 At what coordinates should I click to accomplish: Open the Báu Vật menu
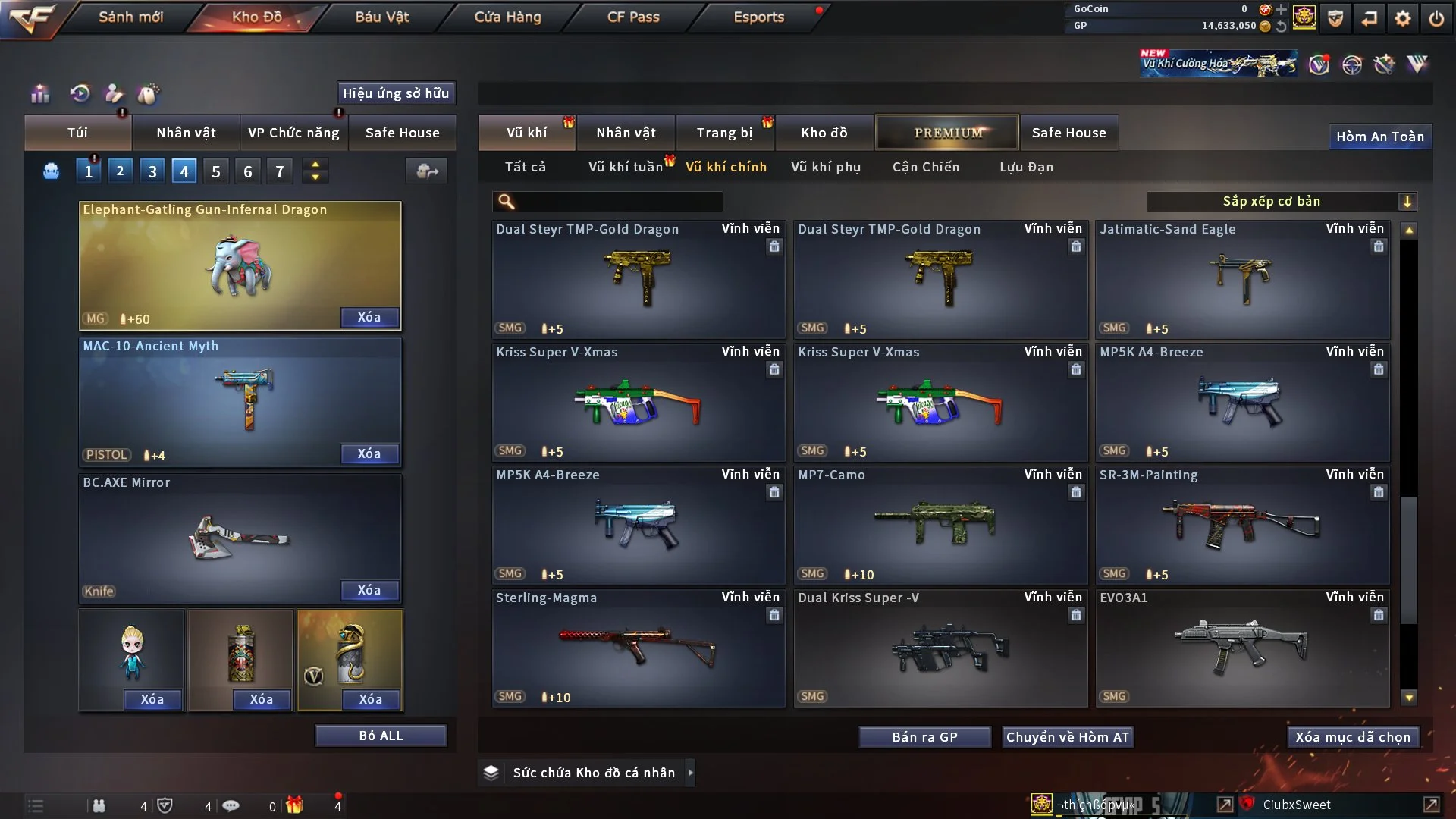[381, 17]
